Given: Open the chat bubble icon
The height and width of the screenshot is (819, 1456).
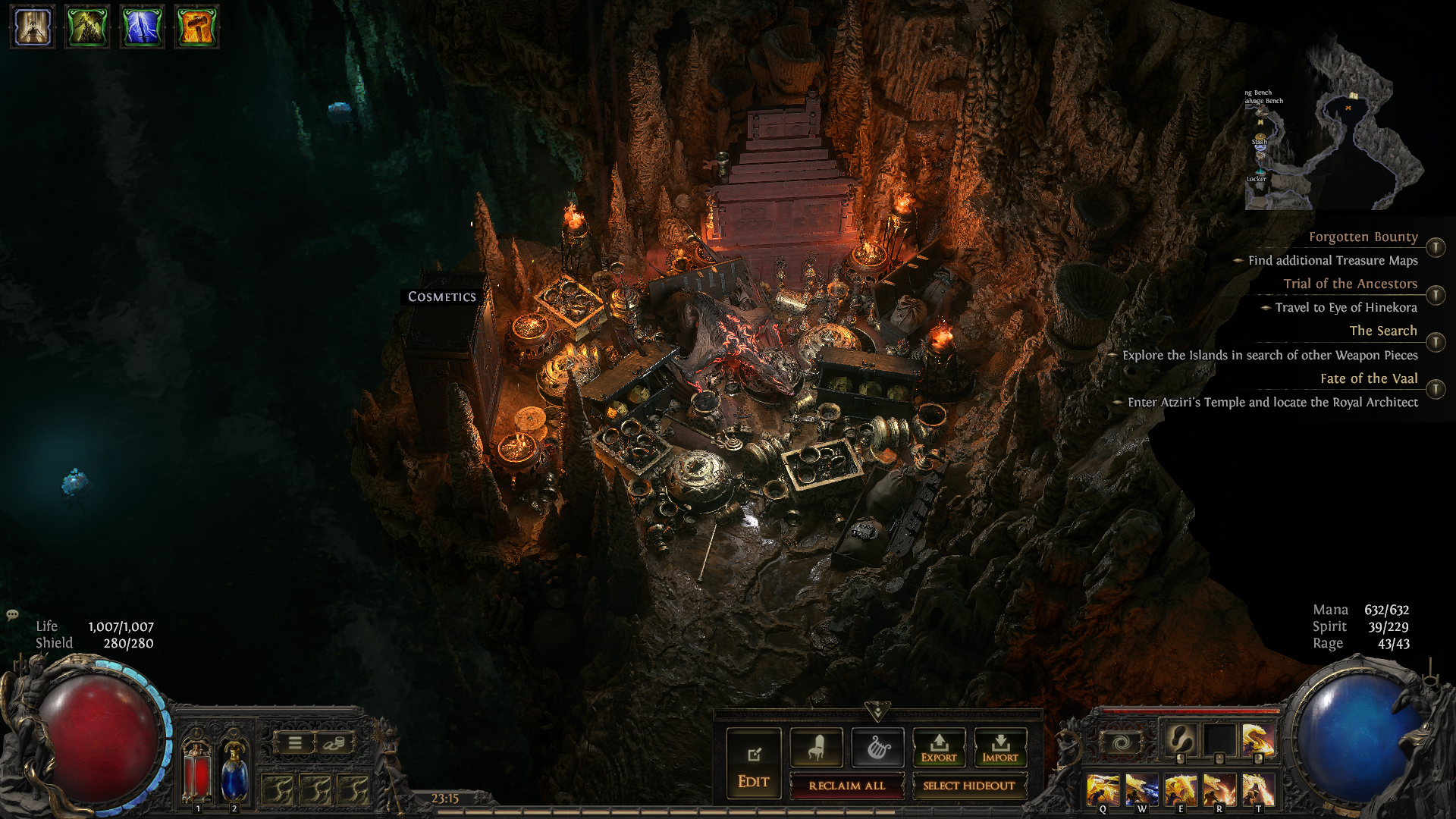Looking at the screenshot, I should (x=12, y=615).
